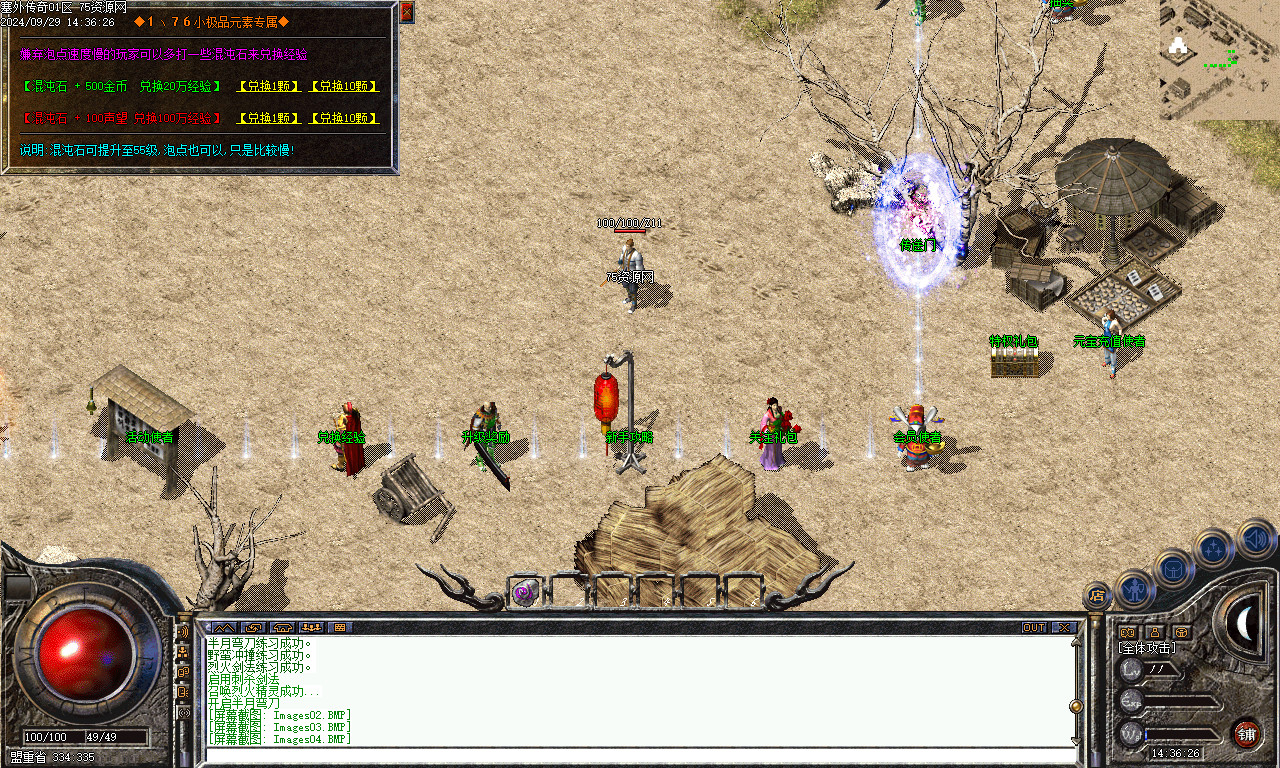The image size is (1280, 768).
Task: Close the exchange dialog with the red X
Action: (406, 12)
